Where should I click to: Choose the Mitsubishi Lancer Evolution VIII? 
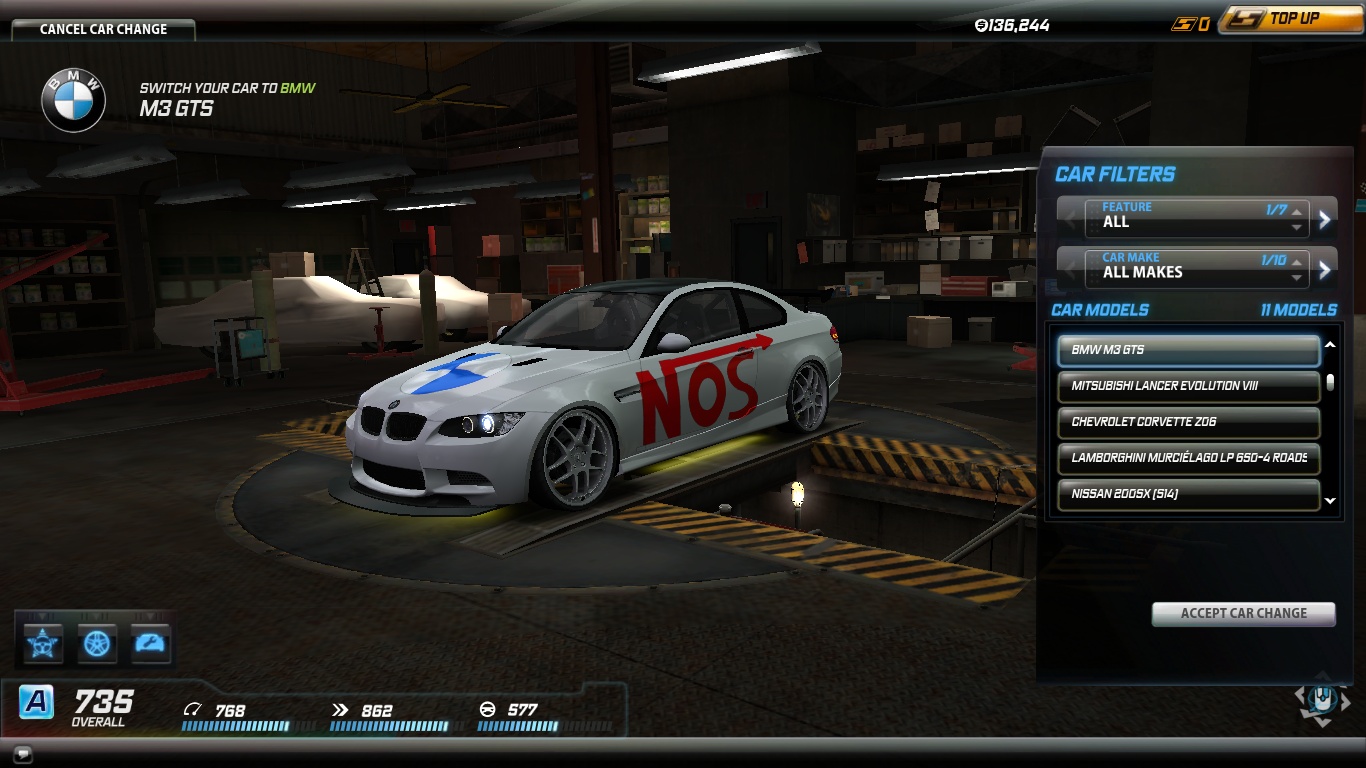click(1188, 386)
